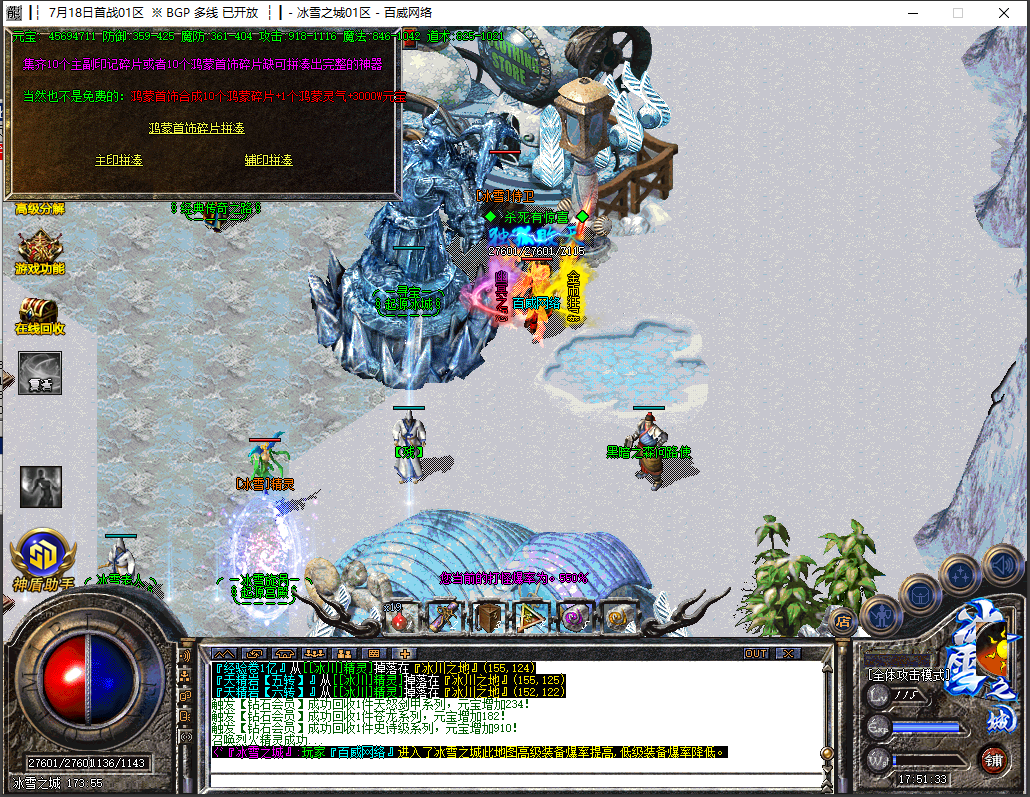Screen dimensions: 1030x797
Task: Open the bag inventory round button
Action: 921,596
